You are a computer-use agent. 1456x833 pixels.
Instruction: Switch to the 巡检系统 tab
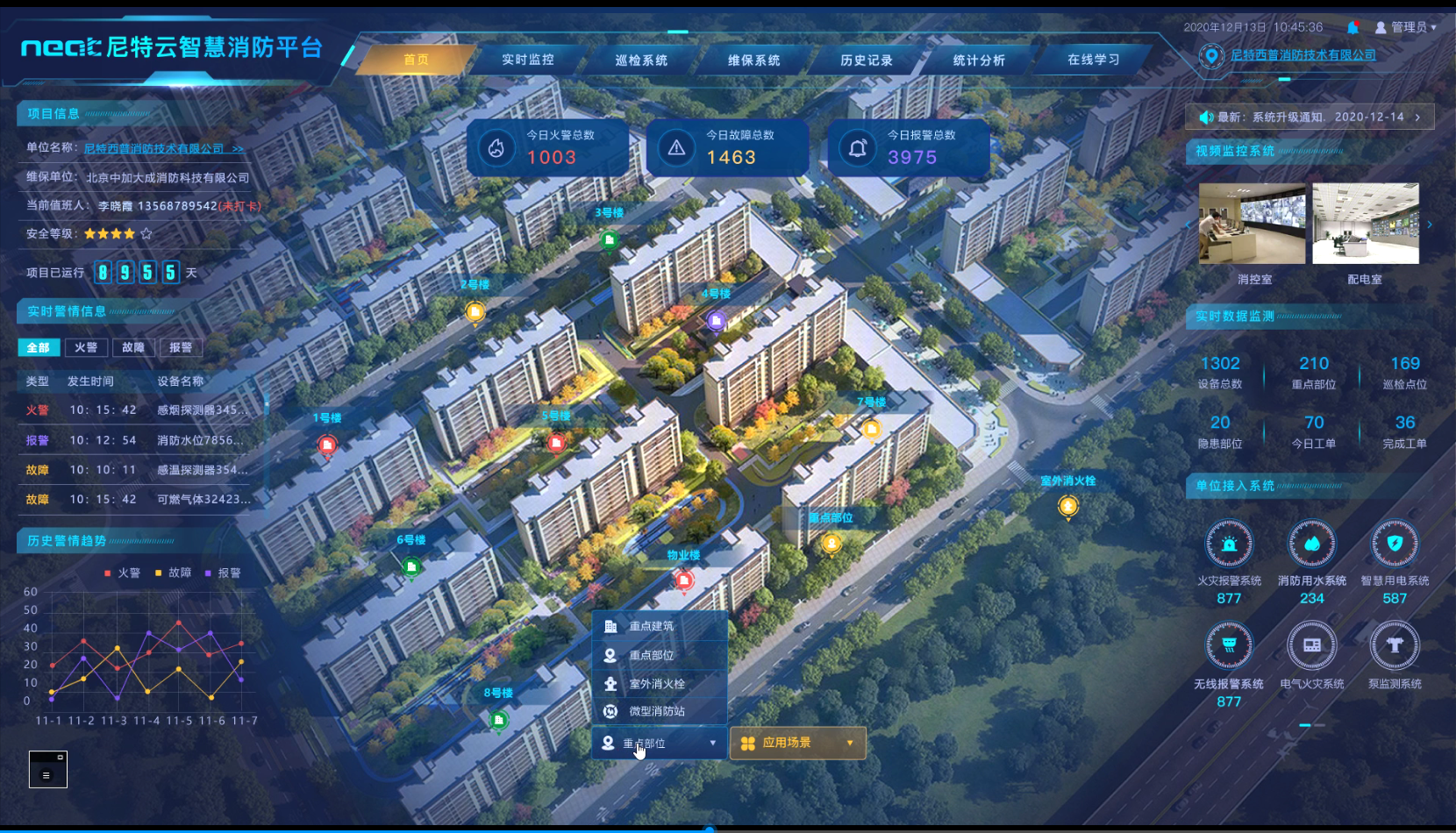pyautogui.click(x=641, y=61)
